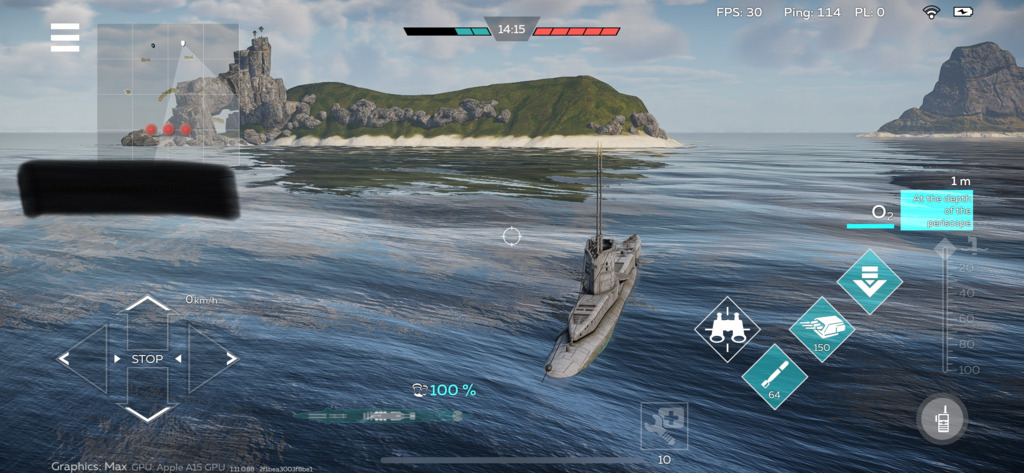This screenshot has width=1024, height=473.
Task: Fire the deck gun with 150 shells
Action: coord(822,330)
